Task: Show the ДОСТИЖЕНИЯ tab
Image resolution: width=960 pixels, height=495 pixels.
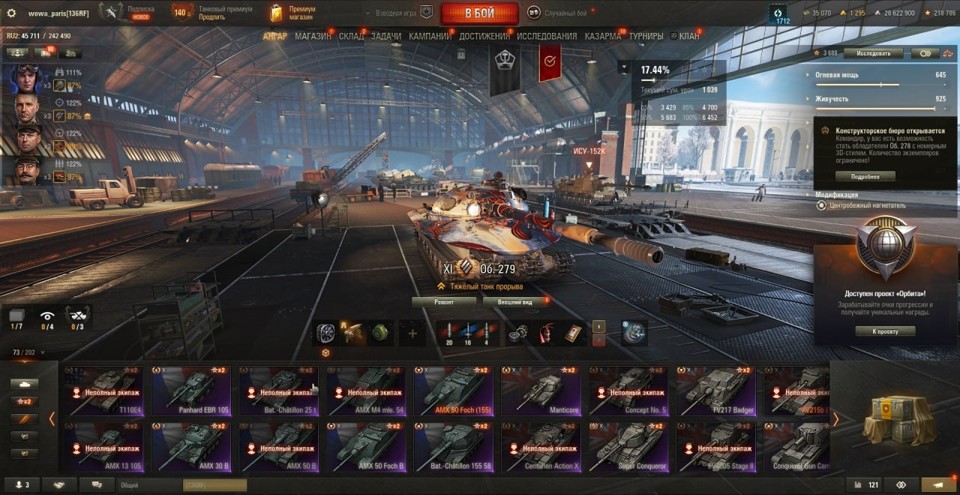Action: coord(484,36)
